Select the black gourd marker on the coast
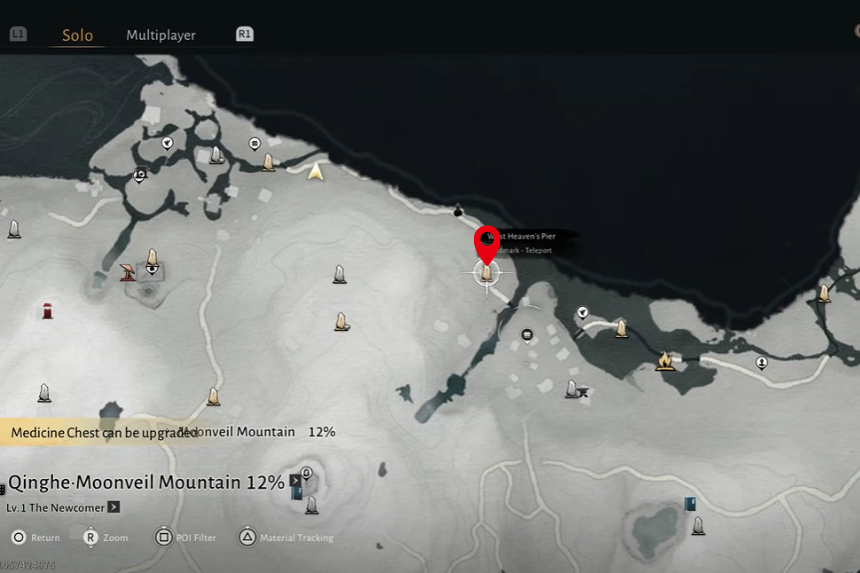Viewport: 860px width, 573px height. tap(458, 210)
